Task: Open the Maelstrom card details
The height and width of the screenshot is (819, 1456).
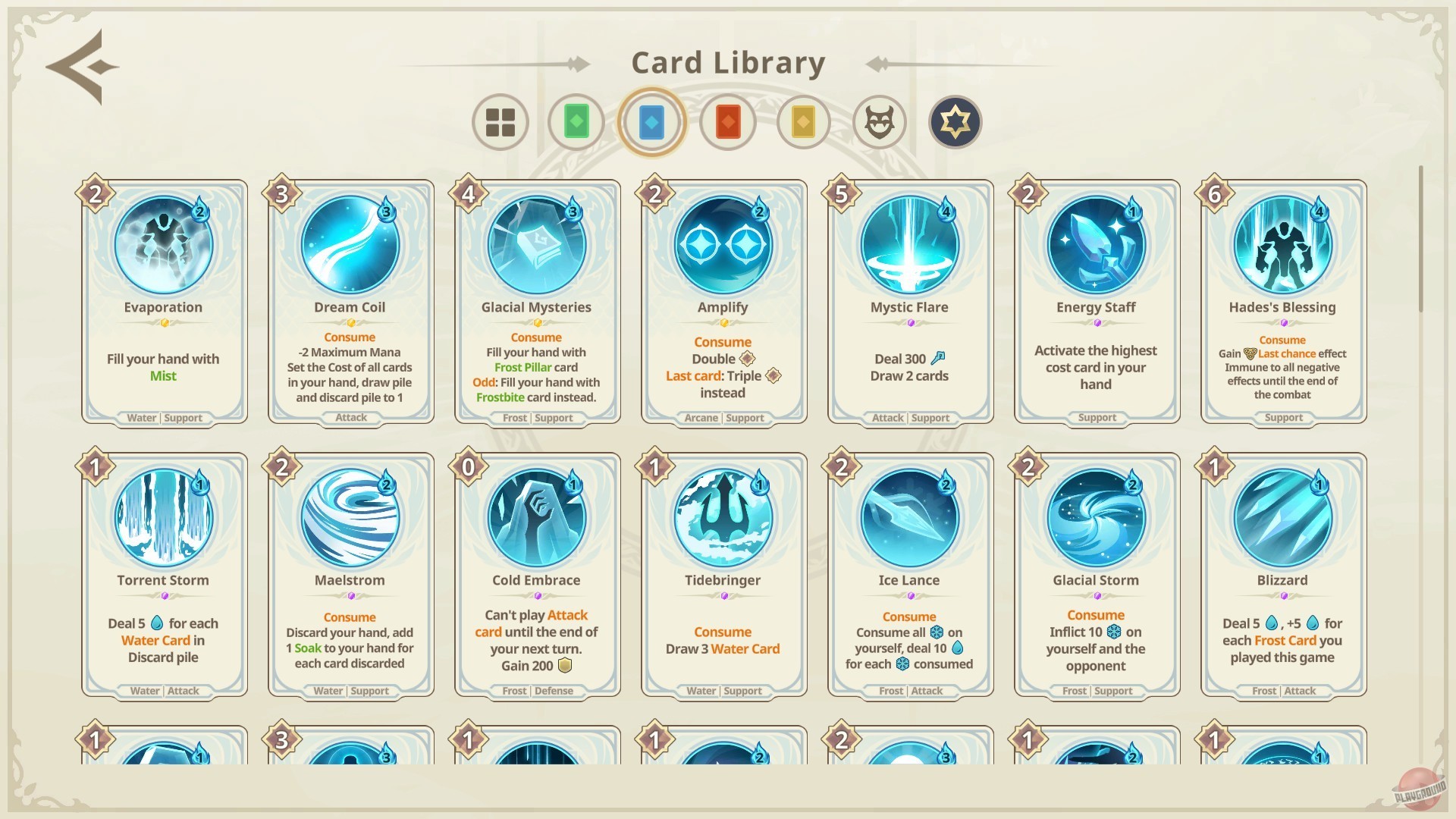Action: click(x=350, y=574)
